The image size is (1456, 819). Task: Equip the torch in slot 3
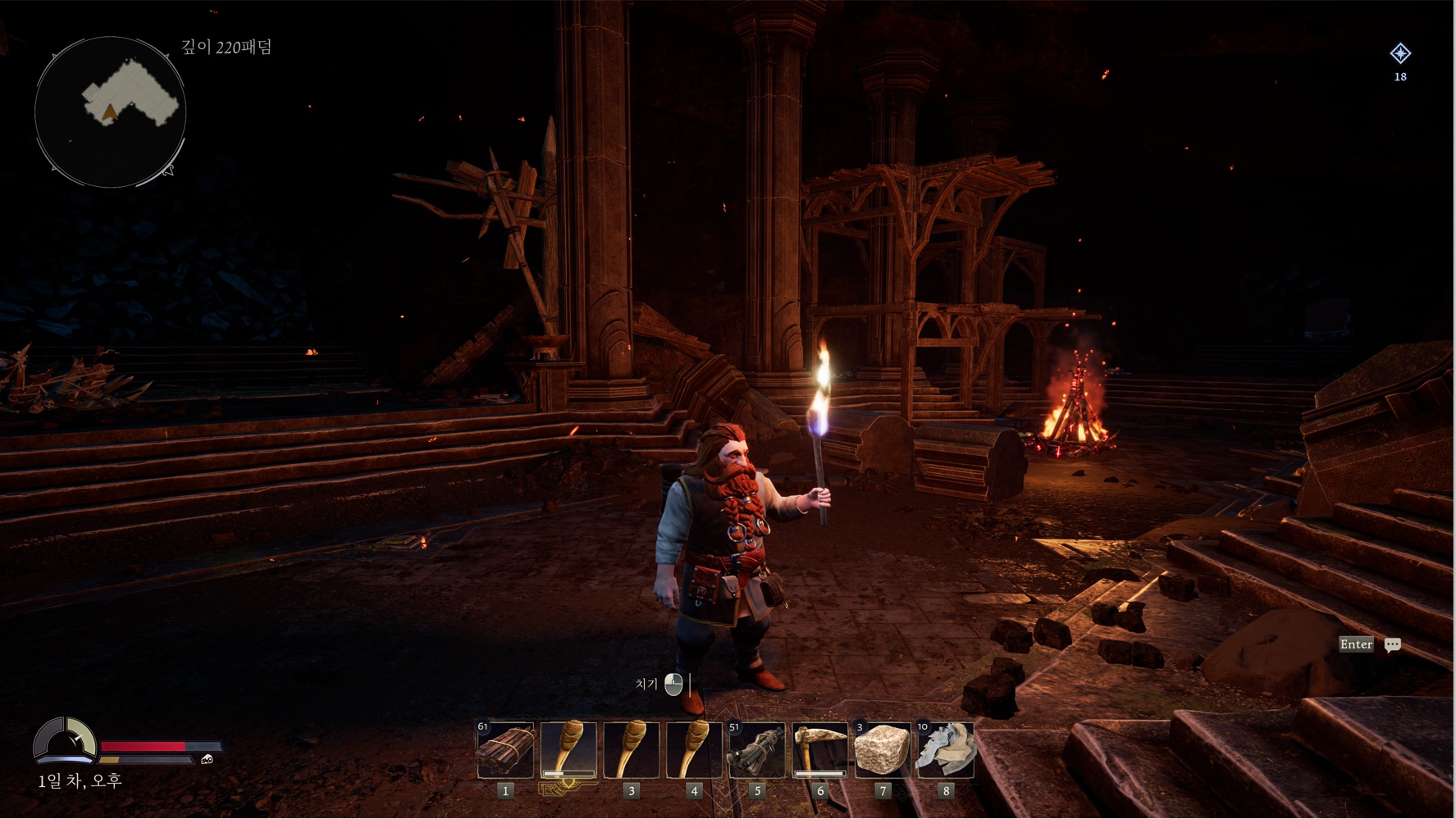(631, 749)
